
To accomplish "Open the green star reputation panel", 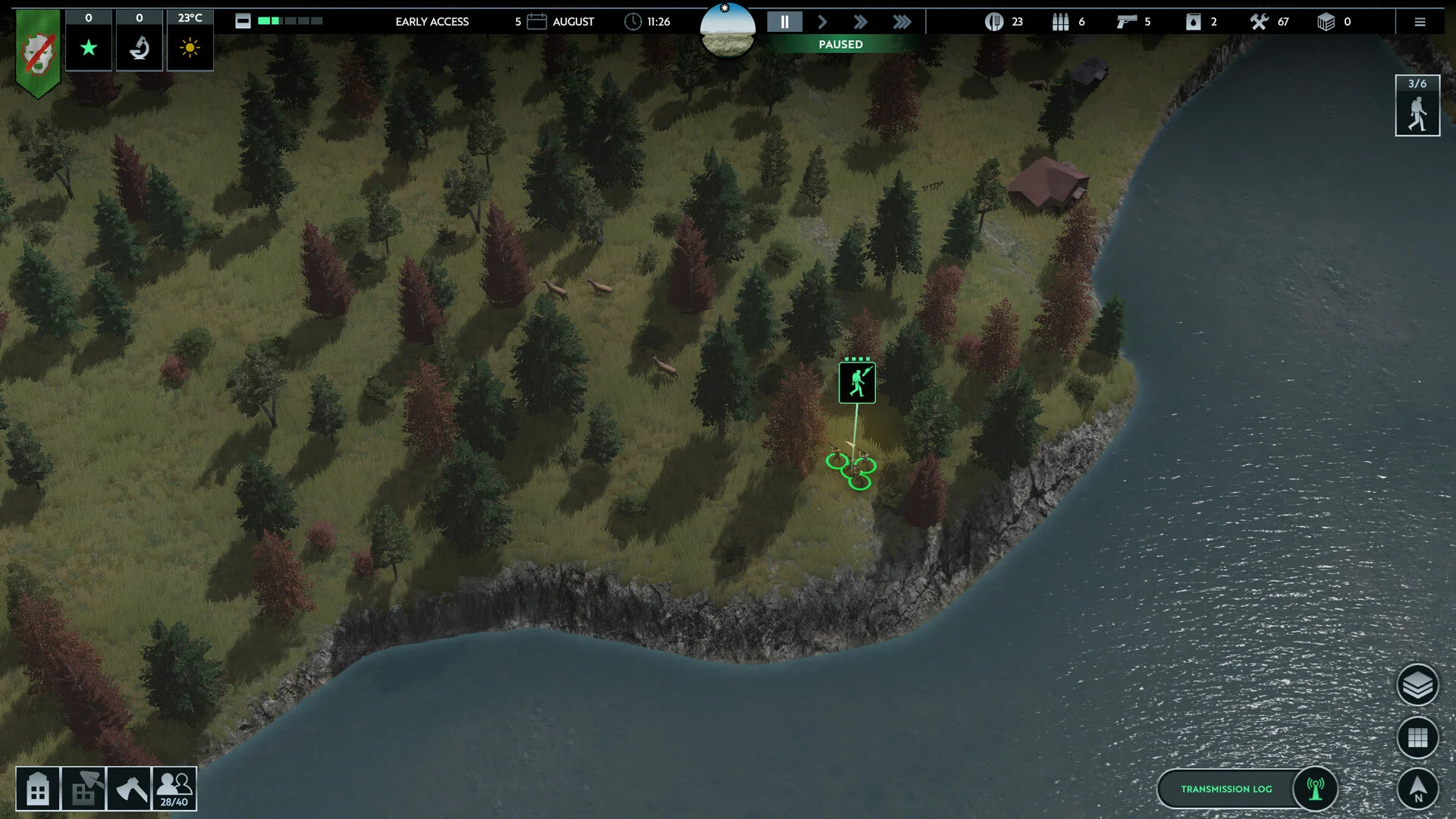I will [89, 48].
